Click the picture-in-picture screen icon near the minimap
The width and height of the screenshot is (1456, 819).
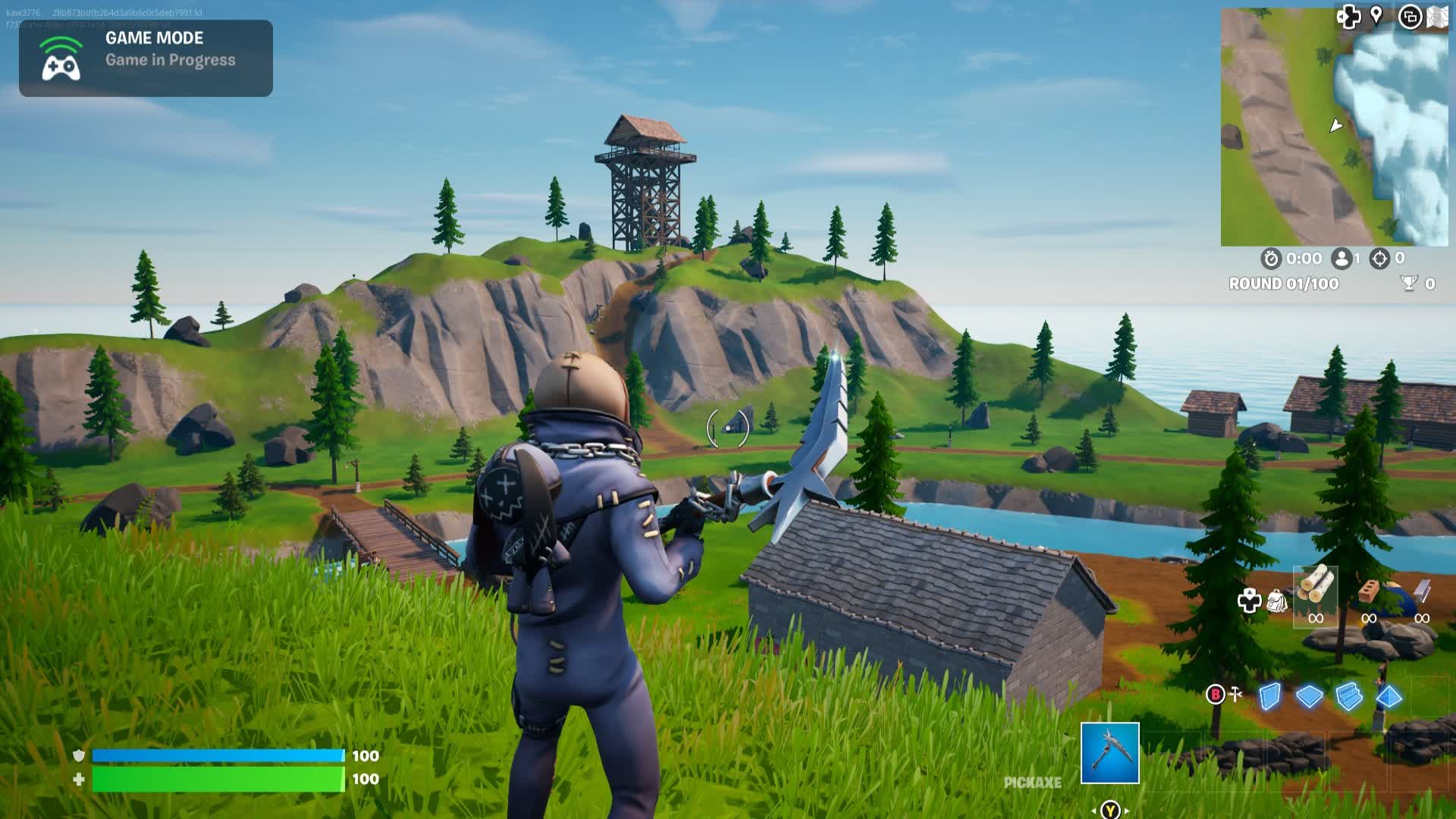pyautogui.click(x=1410, y=17)
